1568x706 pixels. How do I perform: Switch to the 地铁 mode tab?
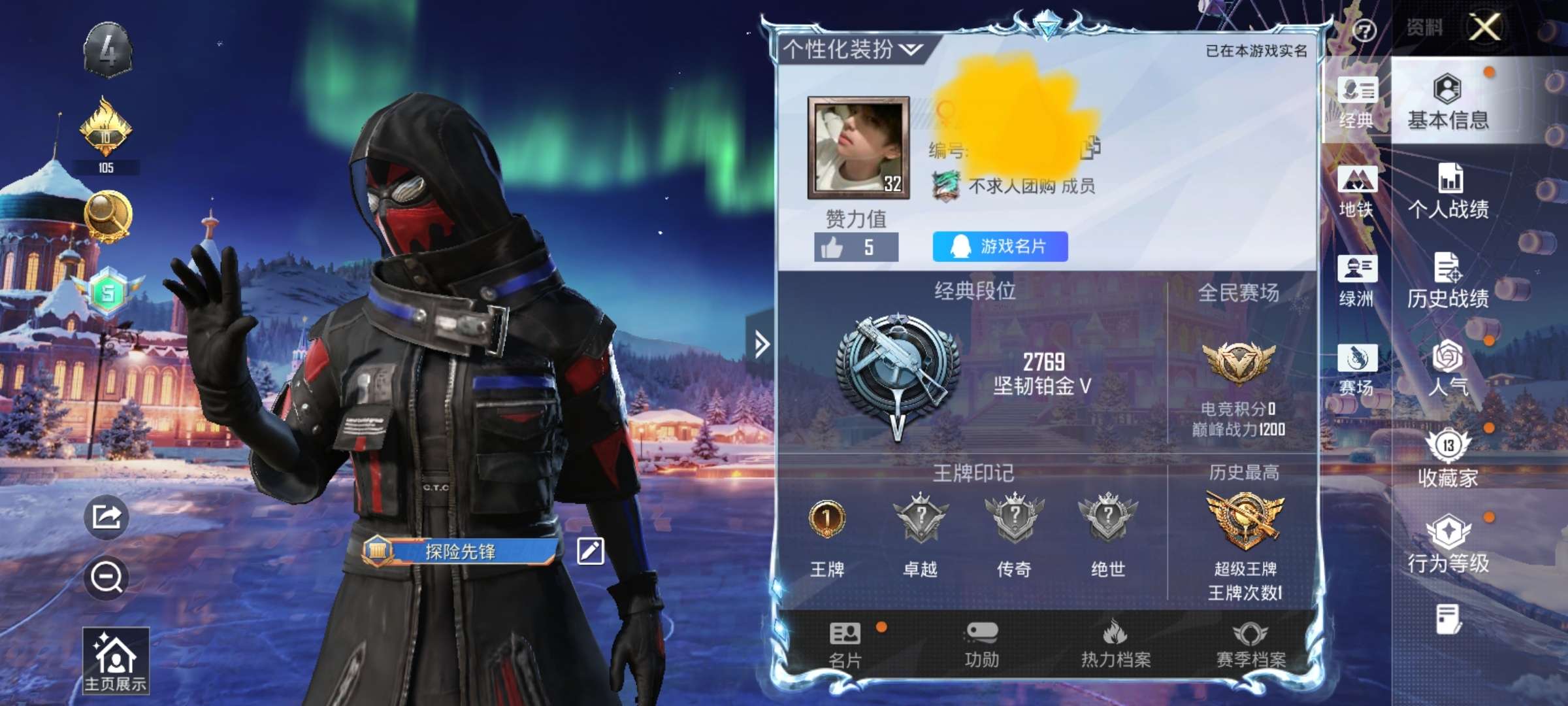pyautogui.click(x=1356, y=192)
